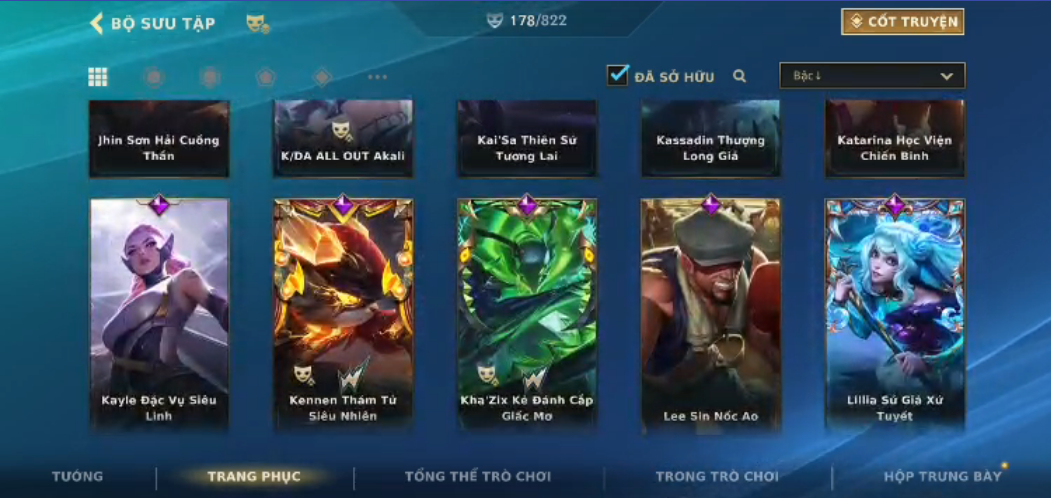Go back from Bộ Sưu Tập
The height and width of the screenshot is (498, 1051).
point(97,23)
